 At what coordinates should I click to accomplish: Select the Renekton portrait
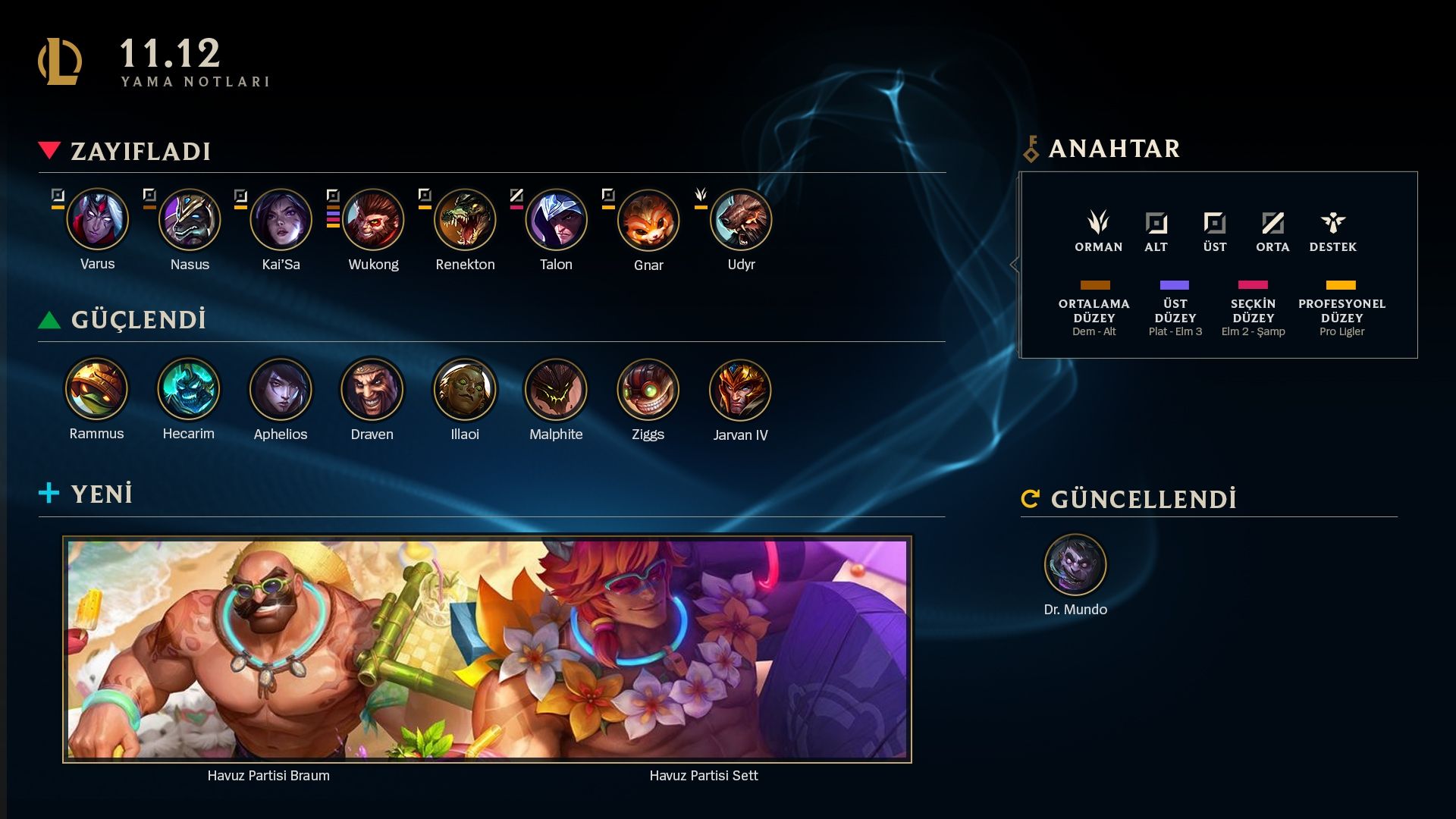pos(465,220)
